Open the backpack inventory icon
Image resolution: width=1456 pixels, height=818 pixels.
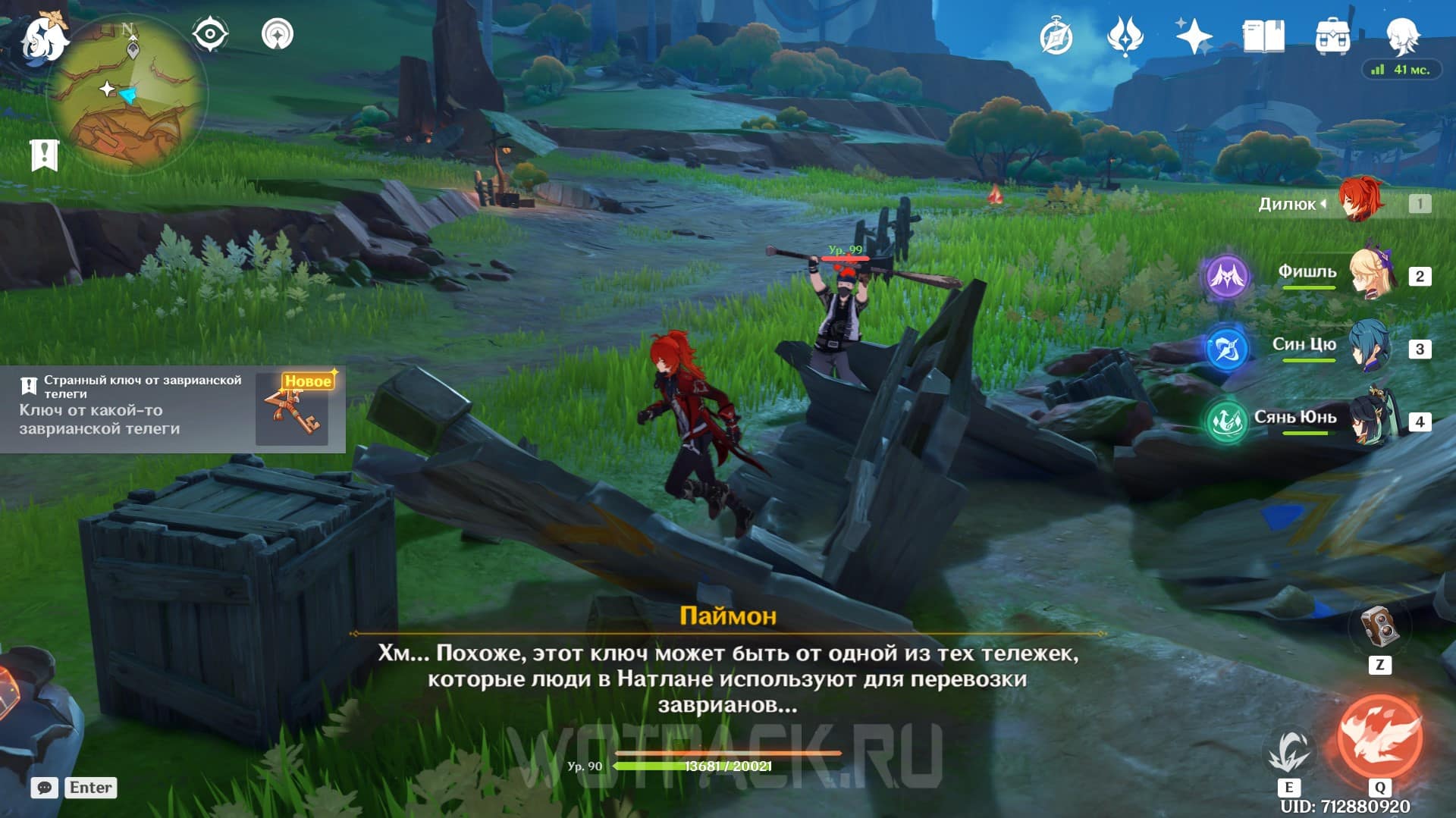coord(1332,36)
